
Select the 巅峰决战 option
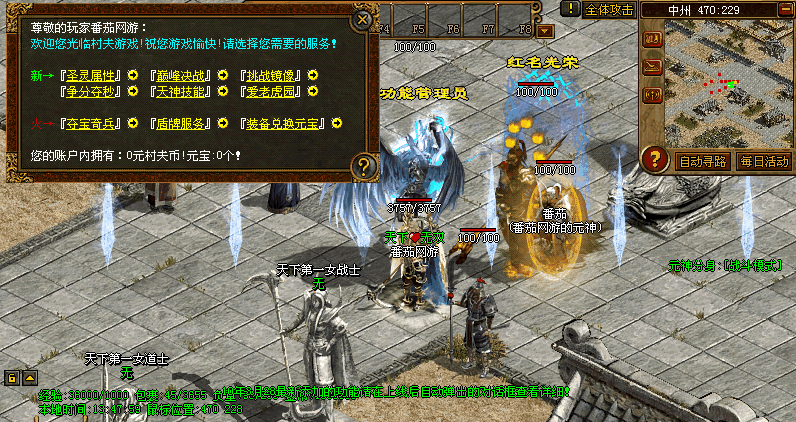(x=181, y=75)
